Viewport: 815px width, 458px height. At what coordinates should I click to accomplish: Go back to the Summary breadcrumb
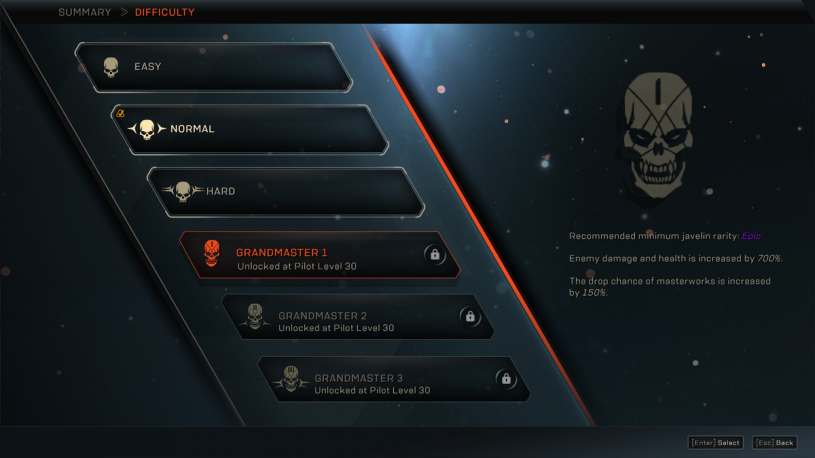[84, 13]
